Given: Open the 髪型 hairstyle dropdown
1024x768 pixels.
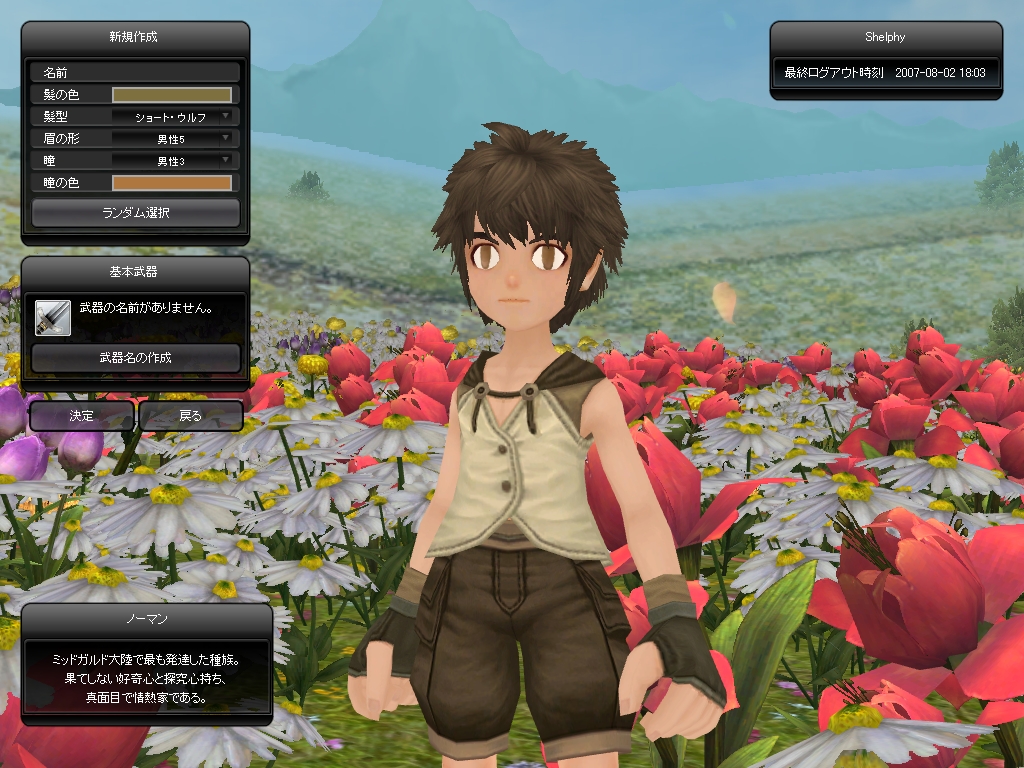Looking at the screenshot, I should [172, 117].
